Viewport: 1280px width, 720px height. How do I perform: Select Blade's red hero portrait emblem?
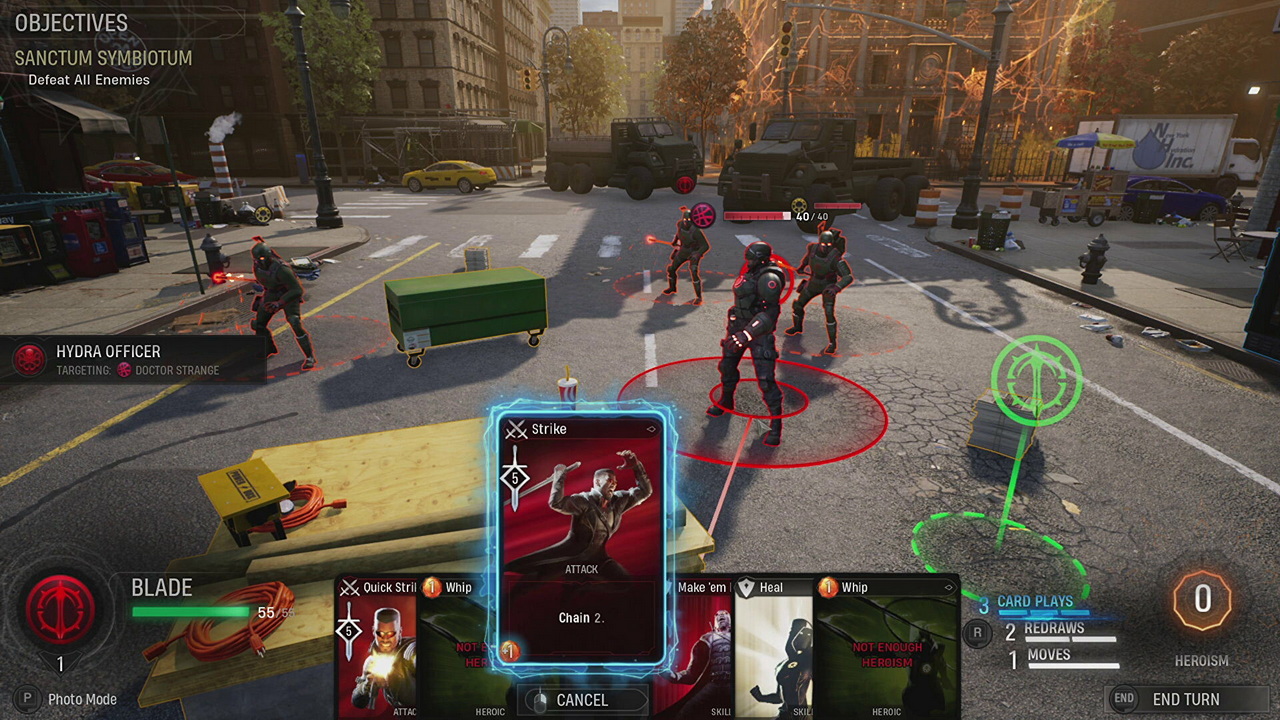(x=61, y=606)
